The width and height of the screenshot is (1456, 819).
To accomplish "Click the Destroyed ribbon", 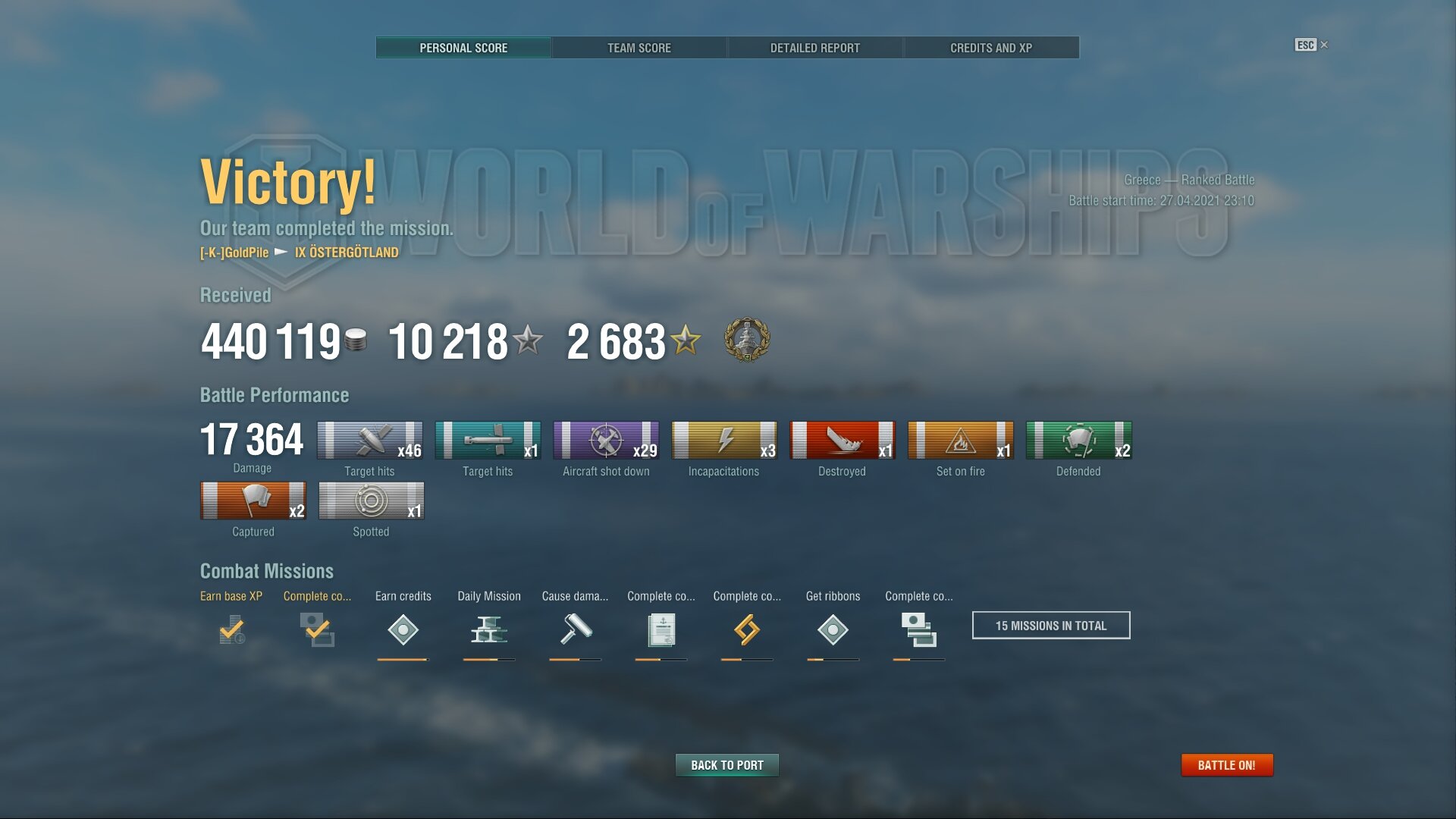I will [x=842, y=441].
